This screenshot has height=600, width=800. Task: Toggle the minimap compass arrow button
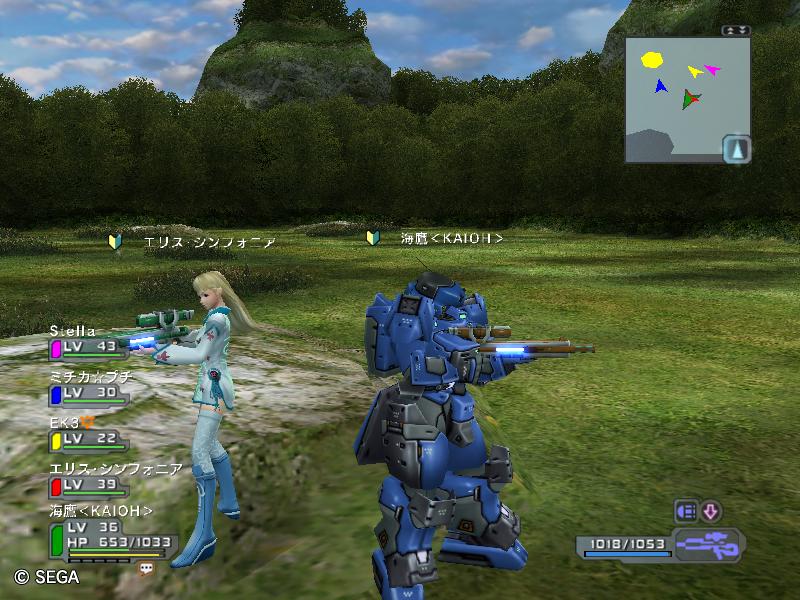[737, 149]
